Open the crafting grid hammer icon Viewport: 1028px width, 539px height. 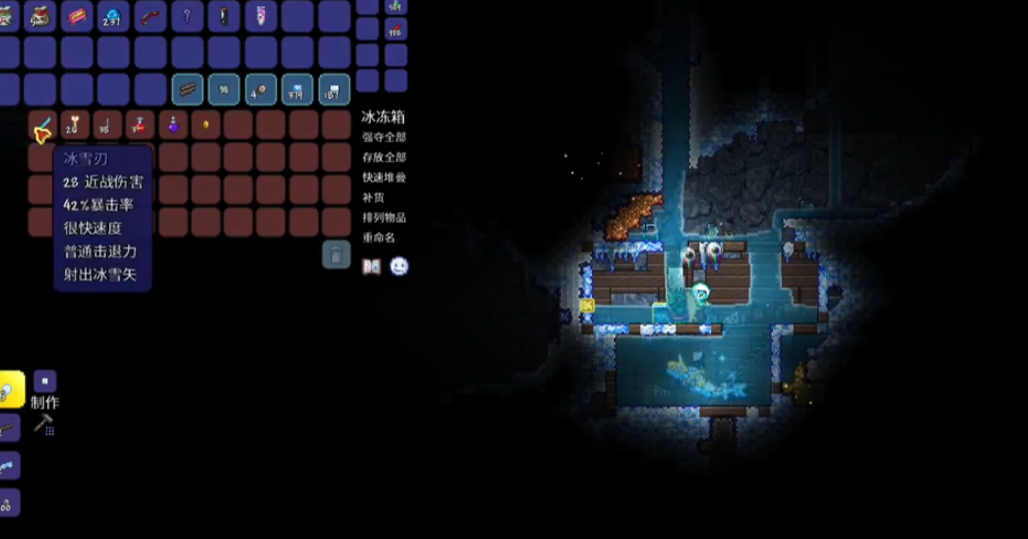pos(44,424)
